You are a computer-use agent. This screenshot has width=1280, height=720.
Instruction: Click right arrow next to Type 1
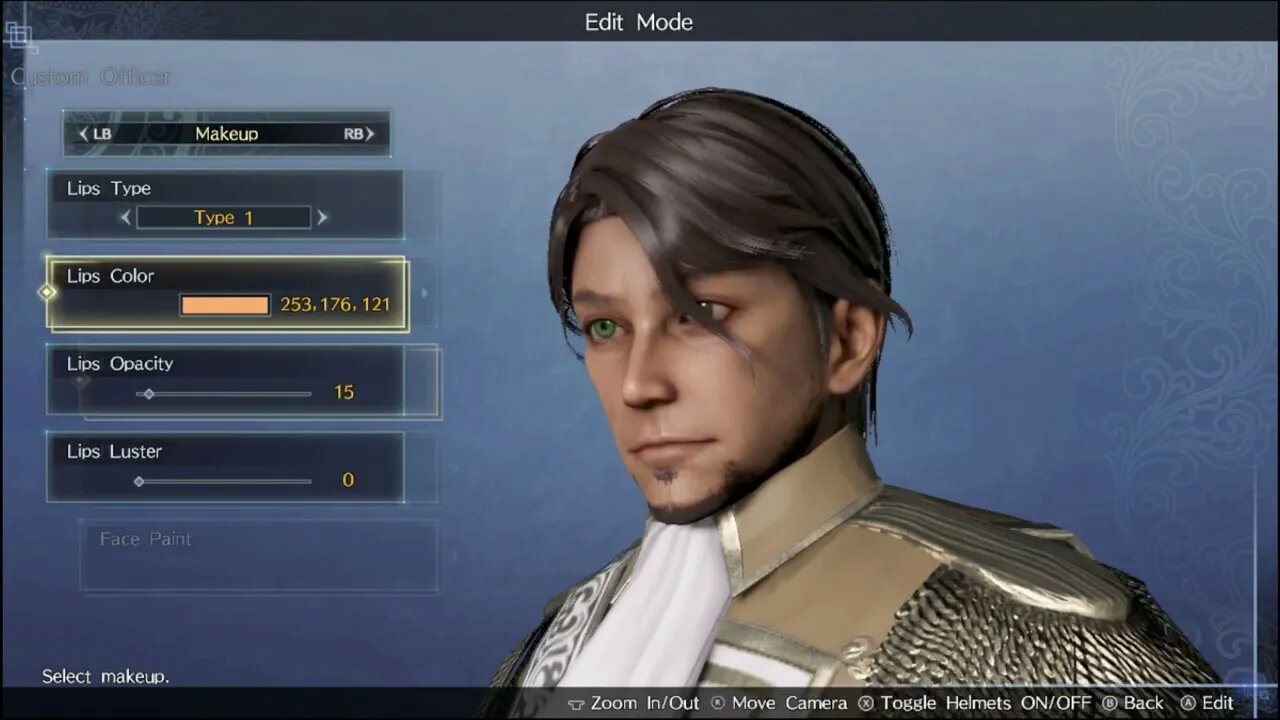[322, 217]
